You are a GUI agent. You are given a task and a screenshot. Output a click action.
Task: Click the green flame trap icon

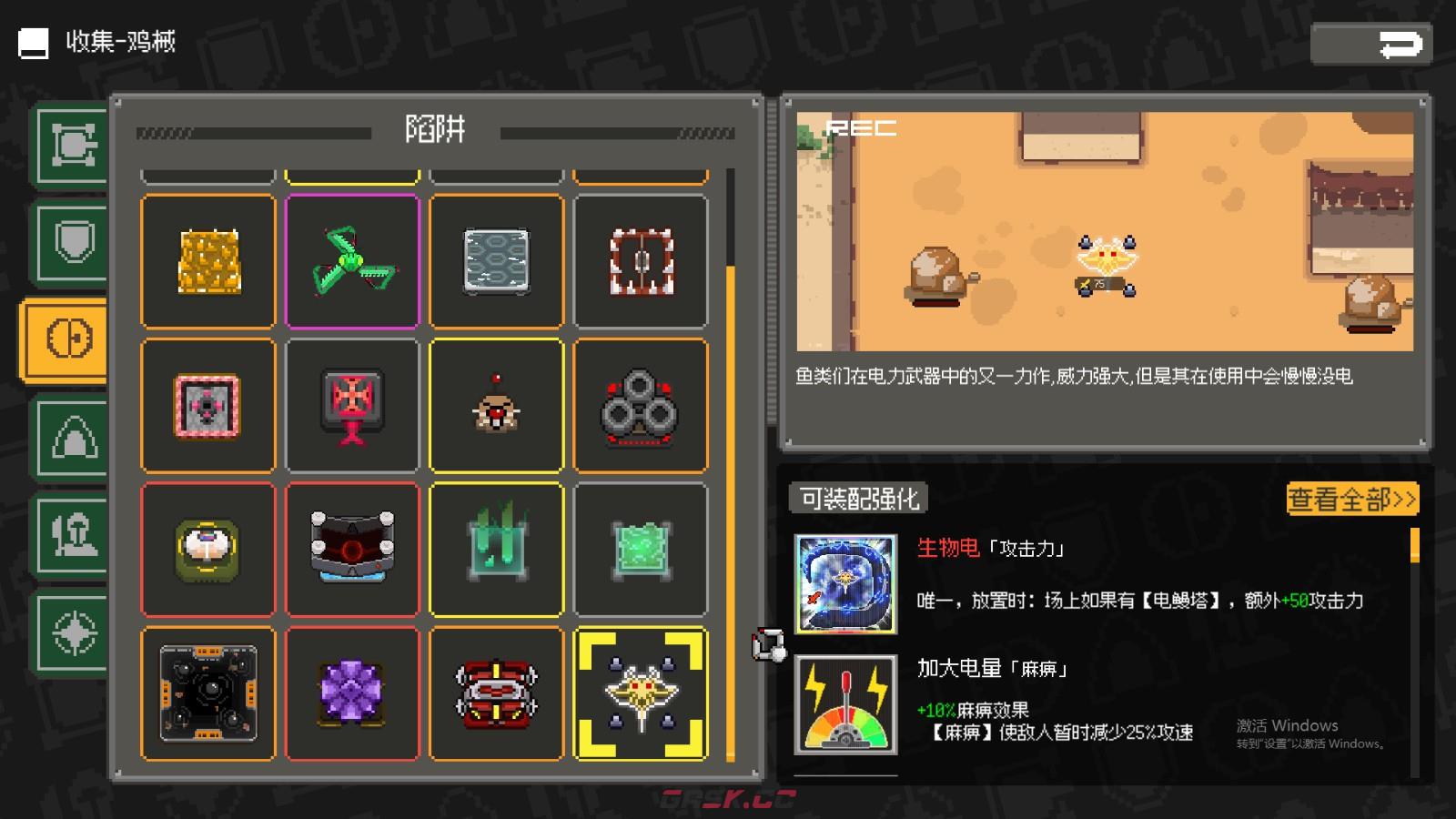[x=496, y=549]
